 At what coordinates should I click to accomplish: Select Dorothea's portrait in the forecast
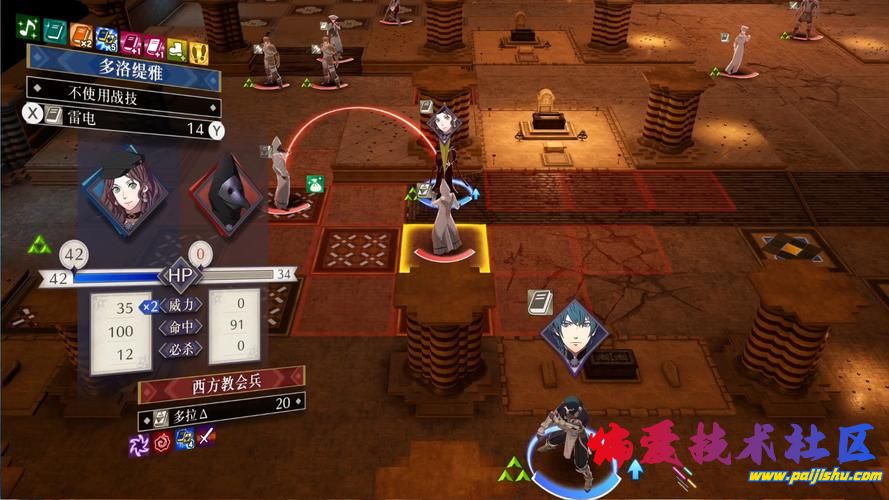click(123, 190)
